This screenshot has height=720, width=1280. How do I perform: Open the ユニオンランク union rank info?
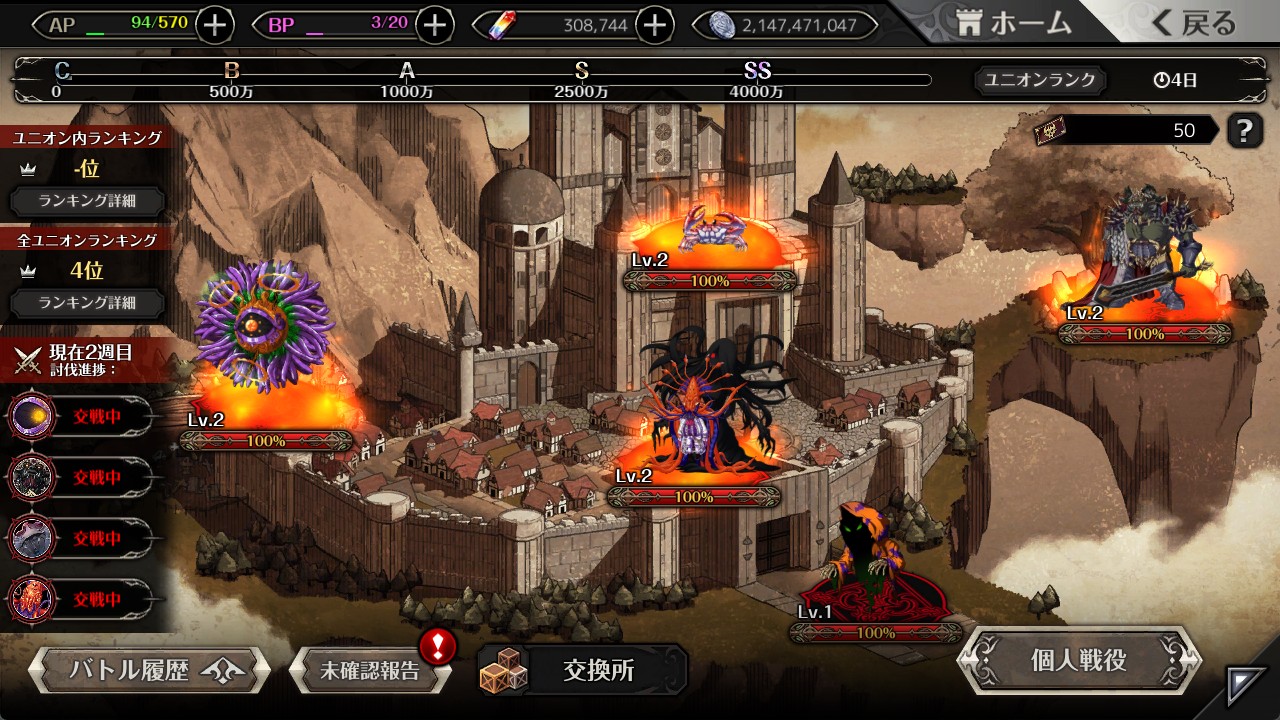[x=1040, y=80]
